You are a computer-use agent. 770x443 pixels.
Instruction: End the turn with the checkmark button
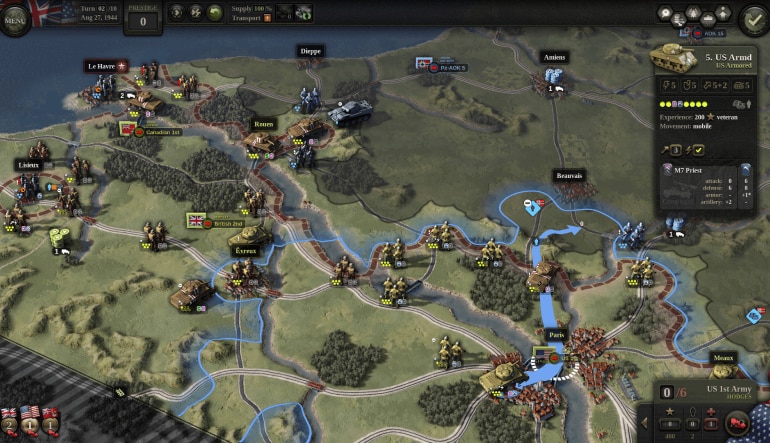point(752,17)
